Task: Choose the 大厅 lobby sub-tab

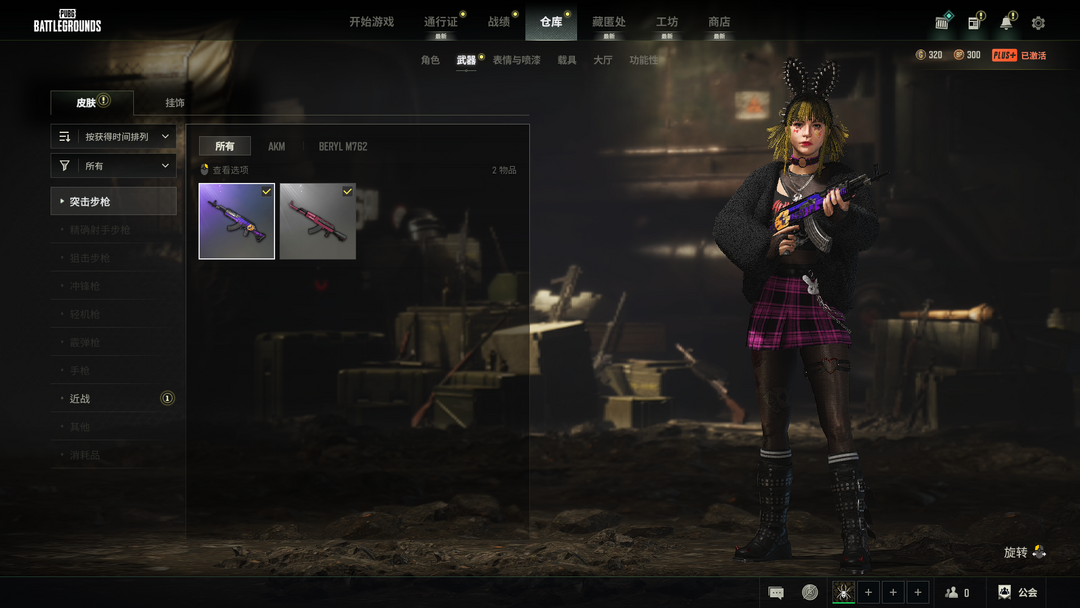Action: pos(602,61)
